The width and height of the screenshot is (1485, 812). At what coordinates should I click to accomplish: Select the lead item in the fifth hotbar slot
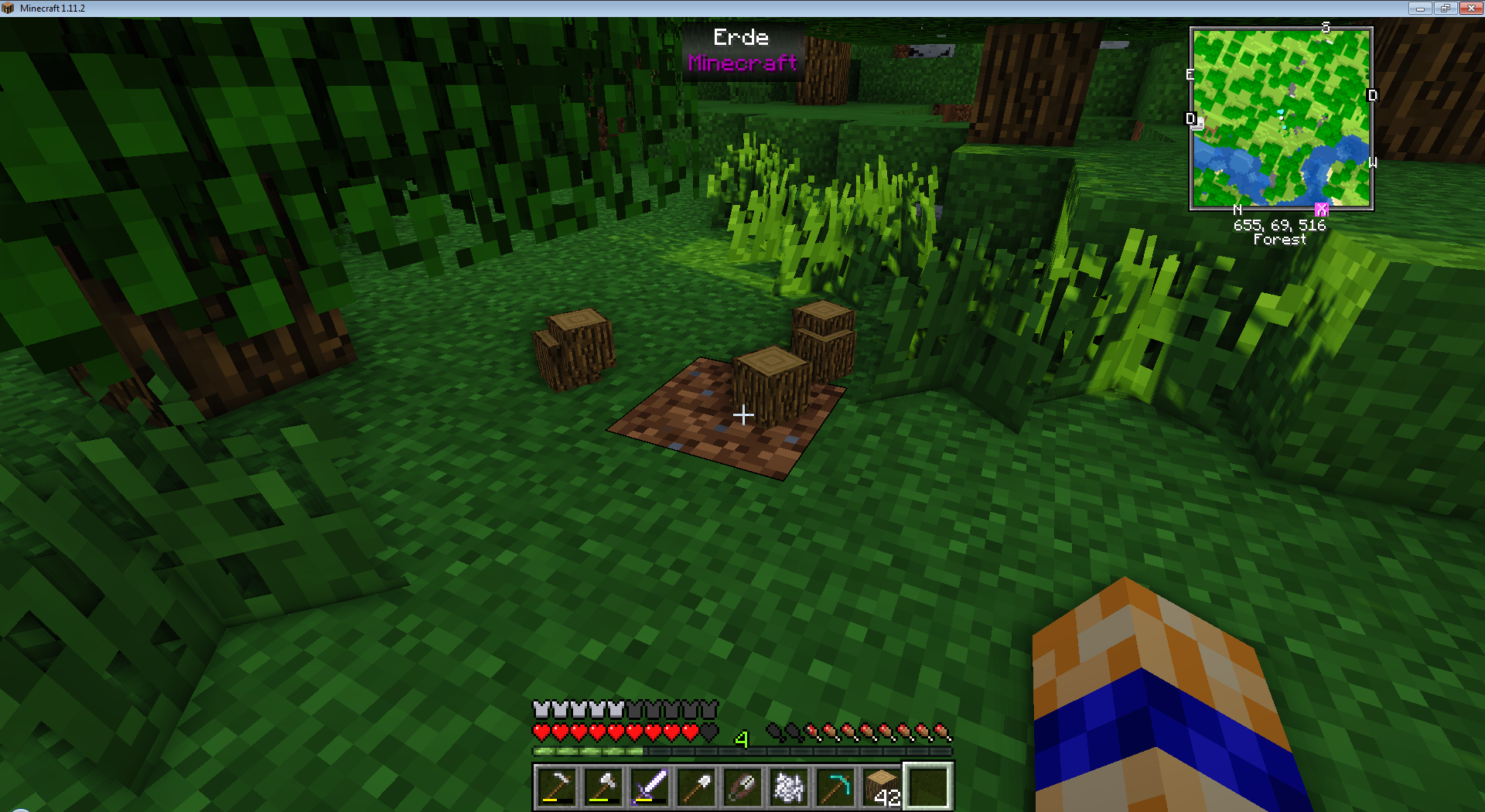point(742,786)
